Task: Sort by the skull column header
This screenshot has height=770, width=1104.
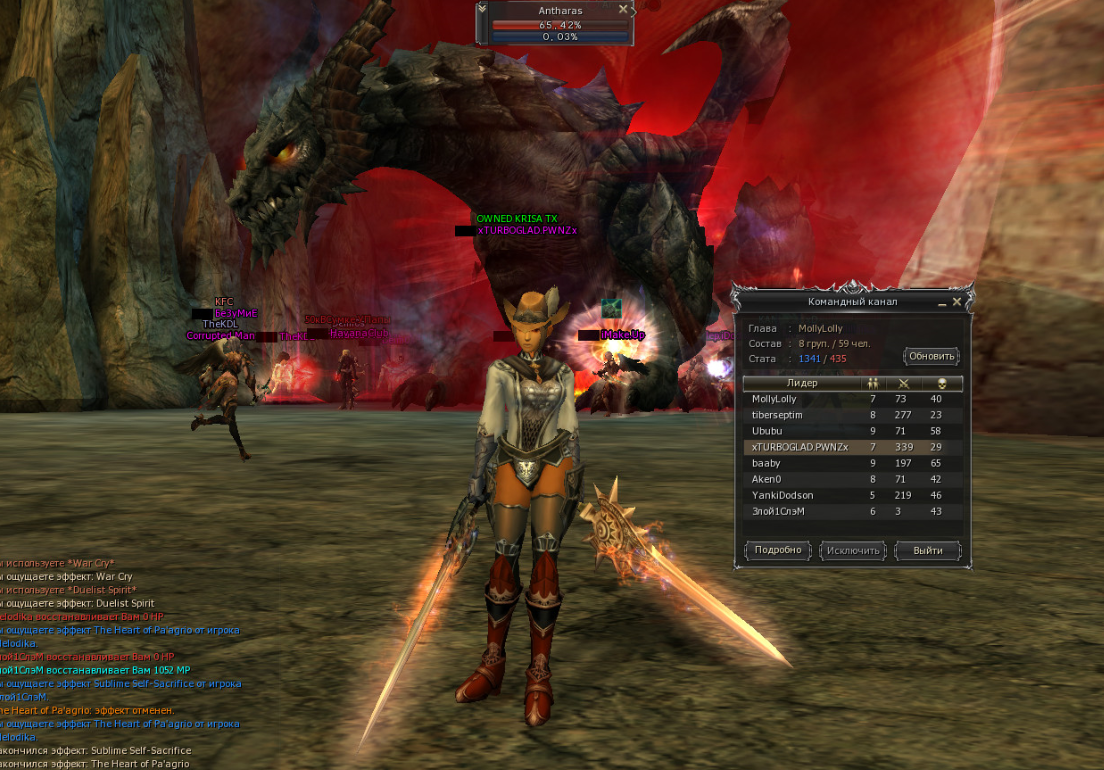Action: click(942, 383)
